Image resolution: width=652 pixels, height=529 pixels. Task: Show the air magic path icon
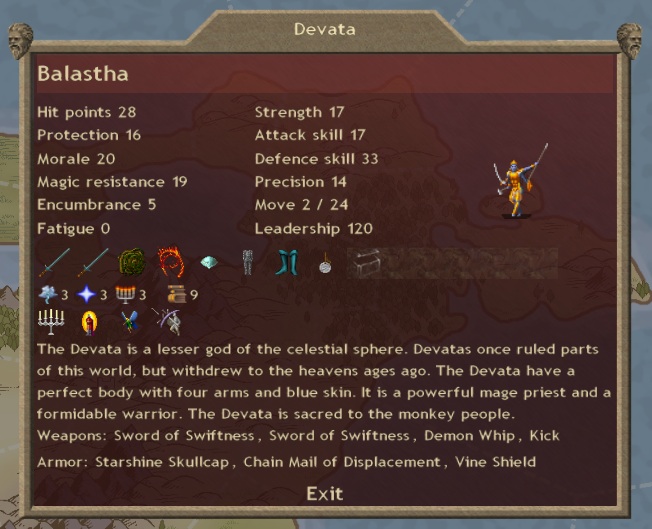[x=49, y=294]
